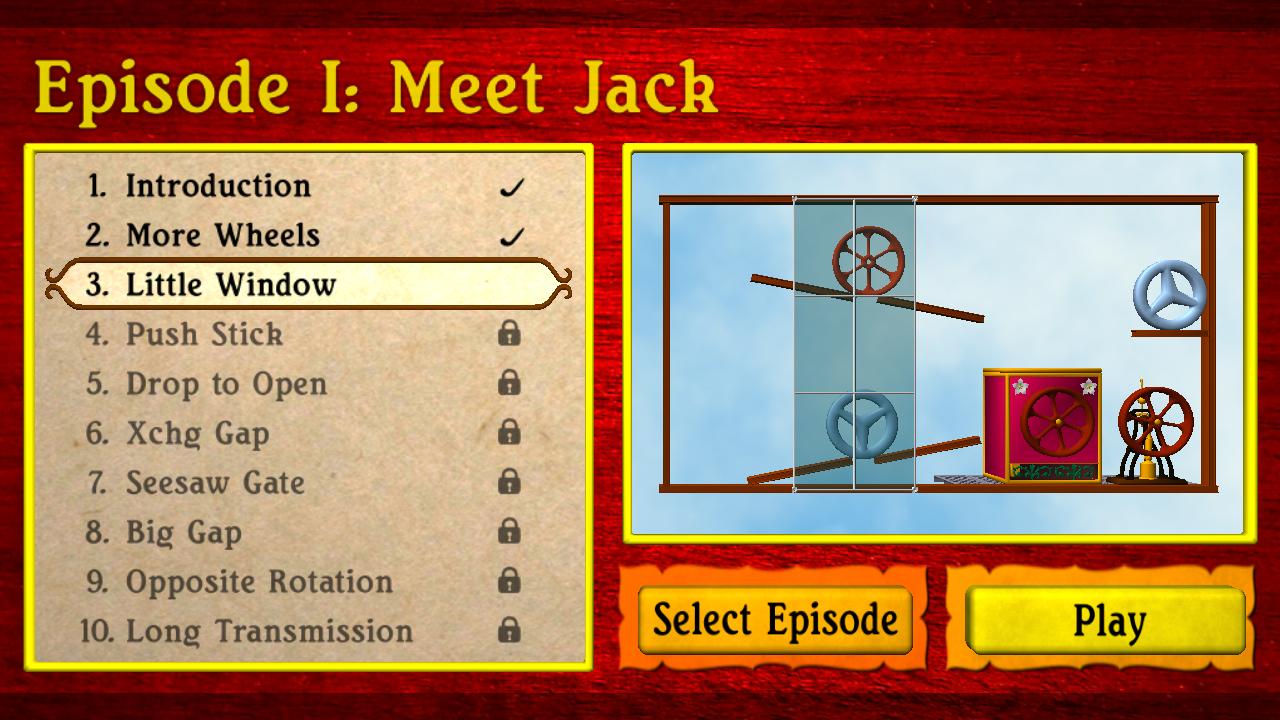Click the lock icon beside Seesaw Gate
The width and height of the screenshot is (1280, 720).
coord(509,483)
